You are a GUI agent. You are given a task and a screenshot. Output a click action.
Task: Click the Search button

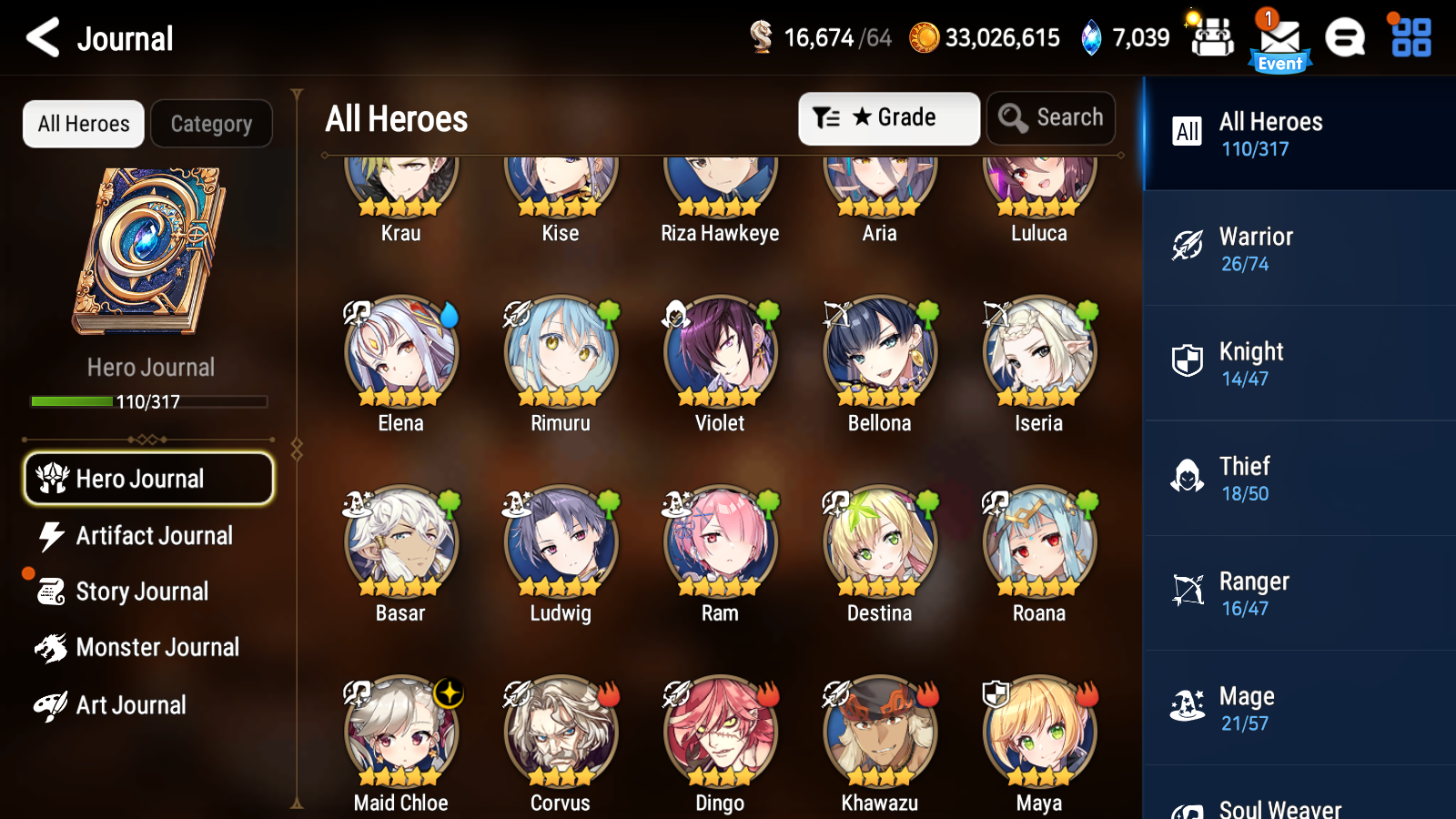(1051, 117)
